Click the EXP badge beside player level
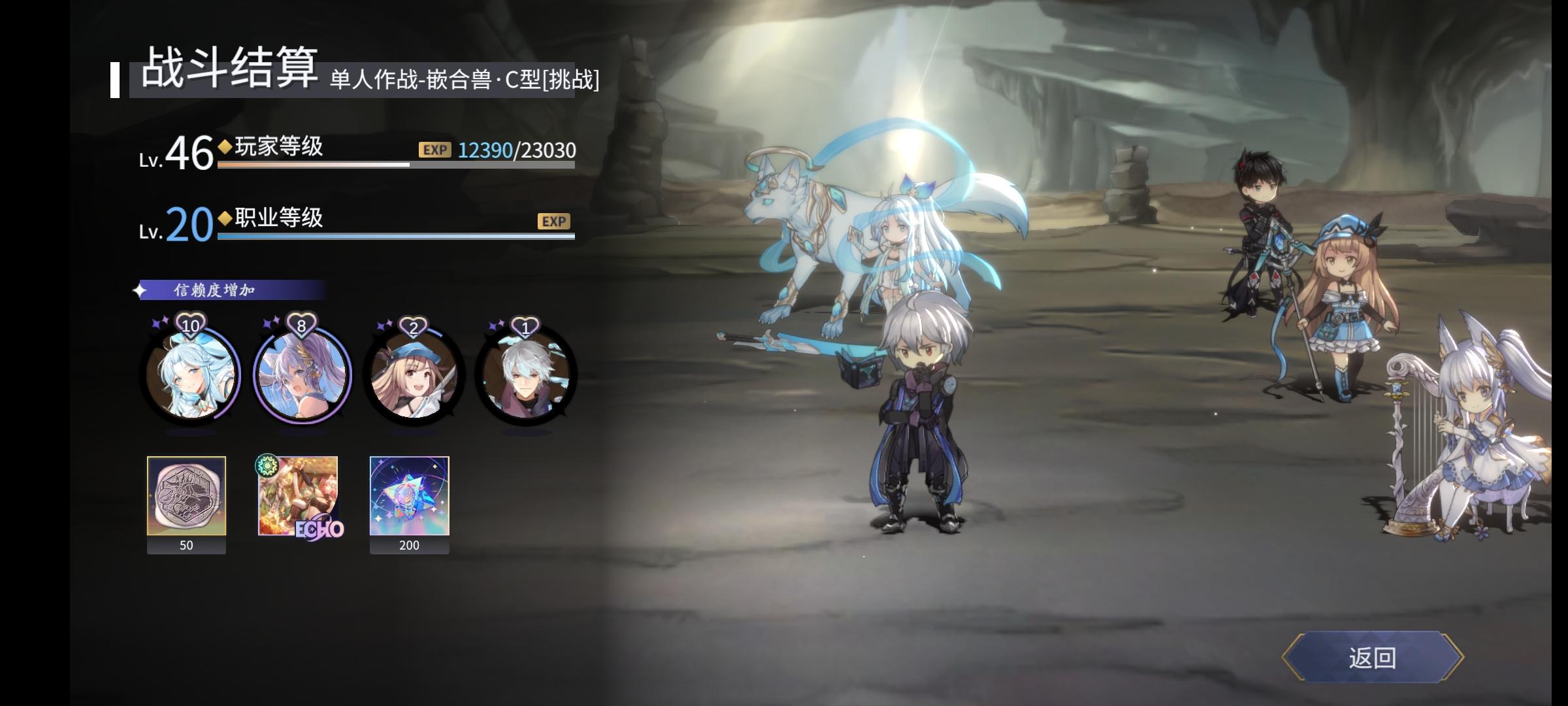 pos(434,151)
